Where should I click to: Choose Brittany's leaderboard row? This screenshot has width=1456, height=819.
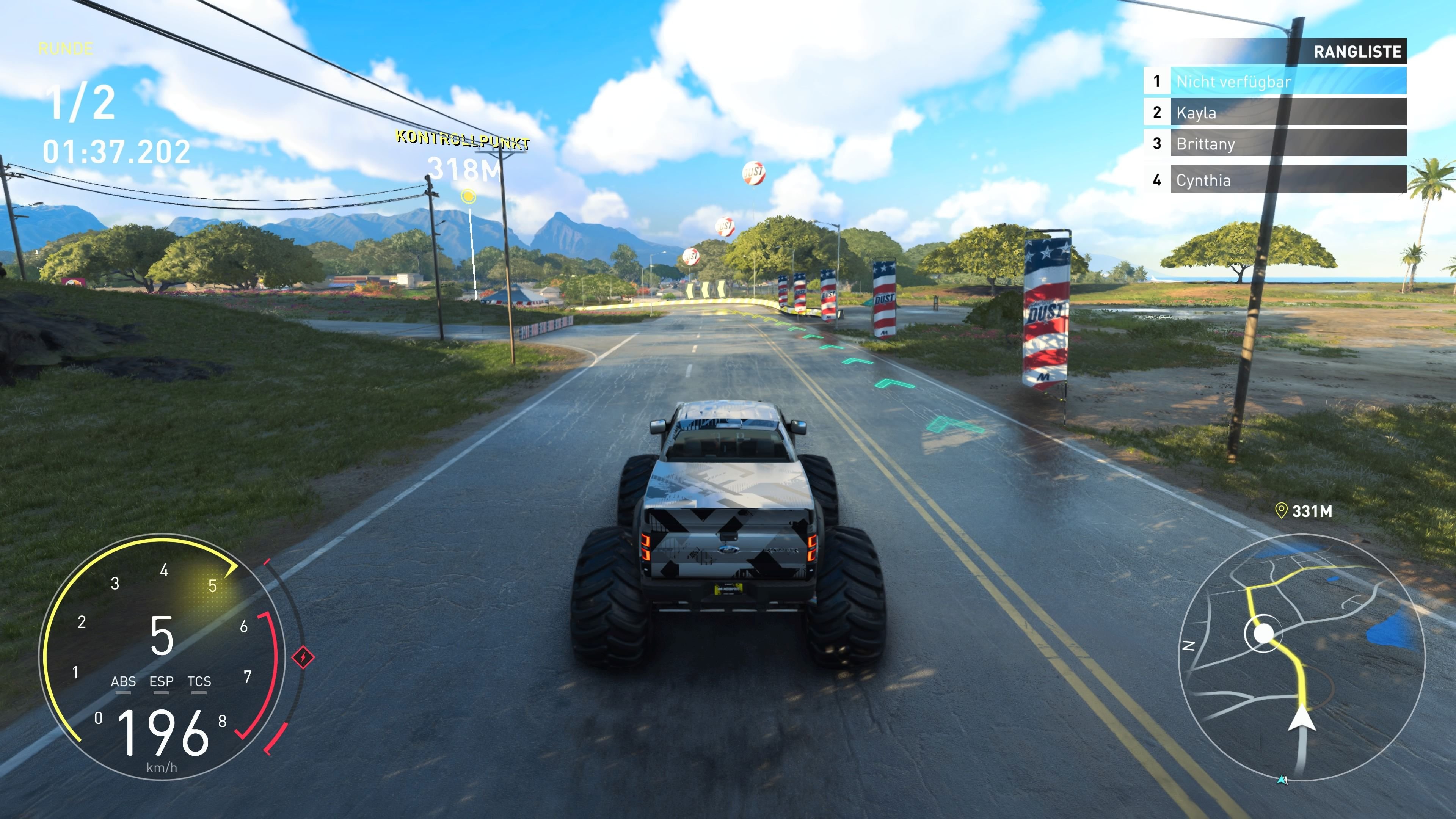click(x=1288, y=143)
